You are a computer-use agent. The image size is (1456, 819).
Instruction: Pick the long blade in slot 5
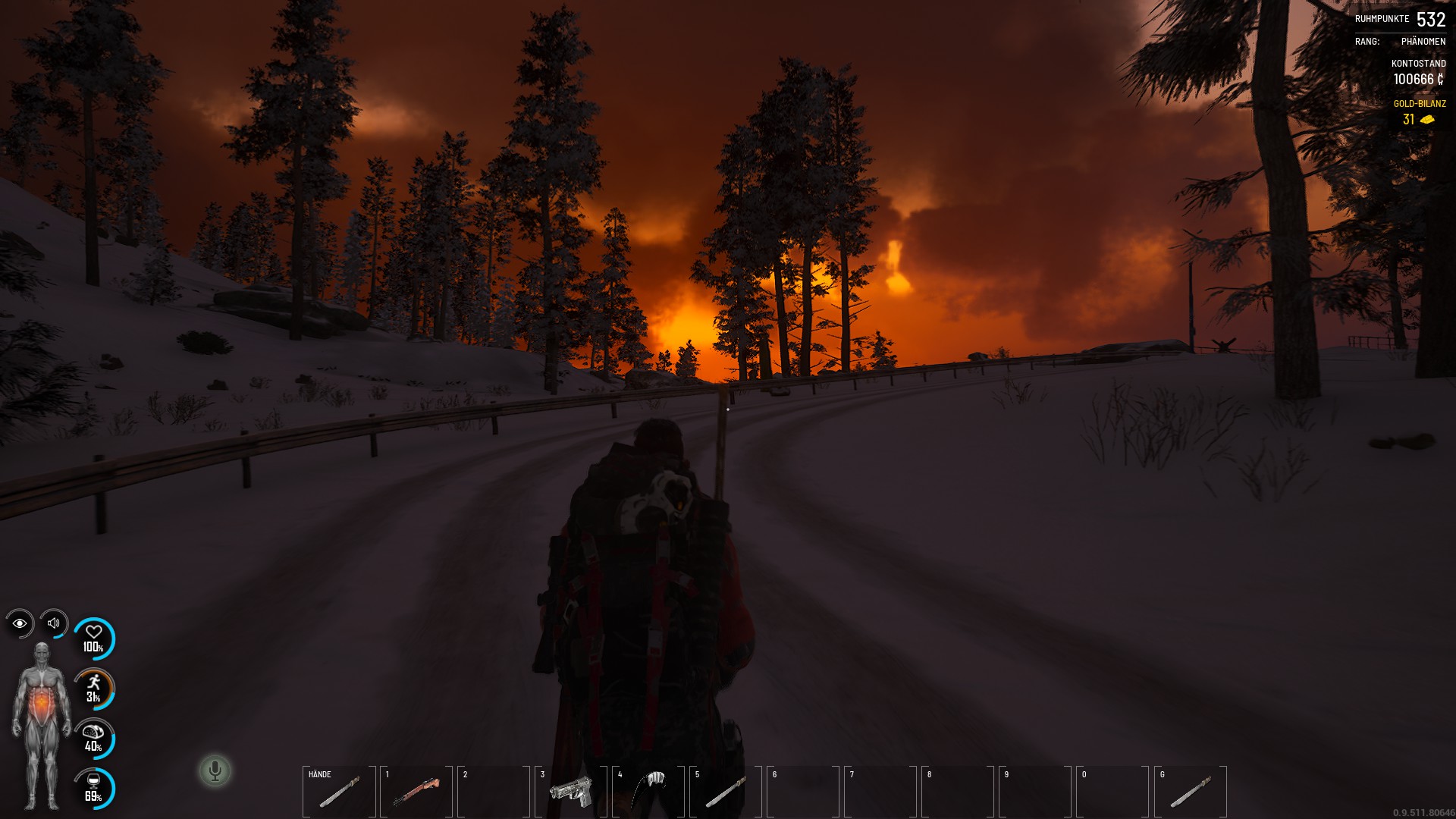click(726, 792)
